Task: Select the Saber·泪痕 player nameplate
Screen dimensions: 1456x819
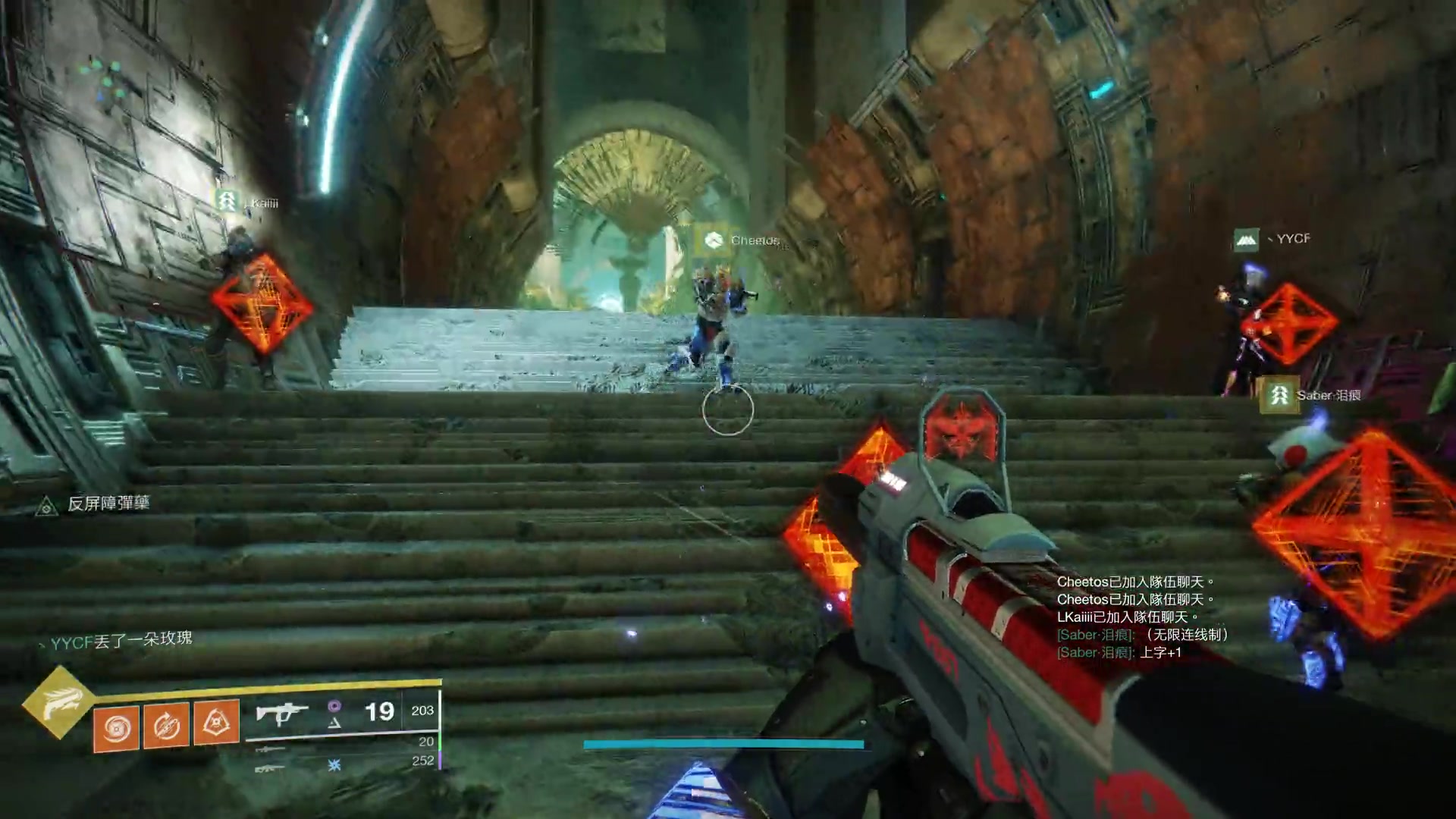Action: [1310, 395]
